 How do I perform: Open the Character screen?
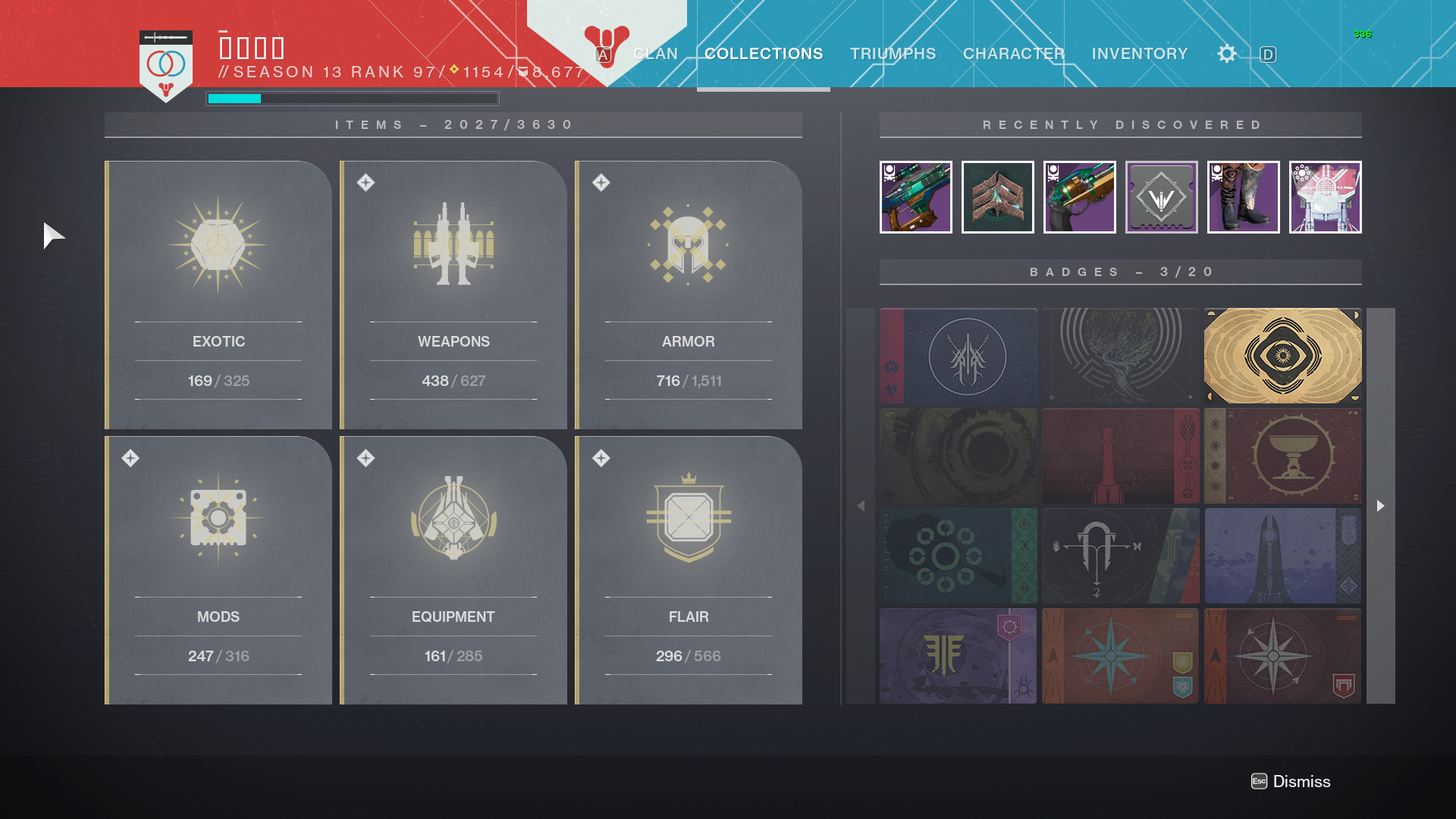[1014, 54]
